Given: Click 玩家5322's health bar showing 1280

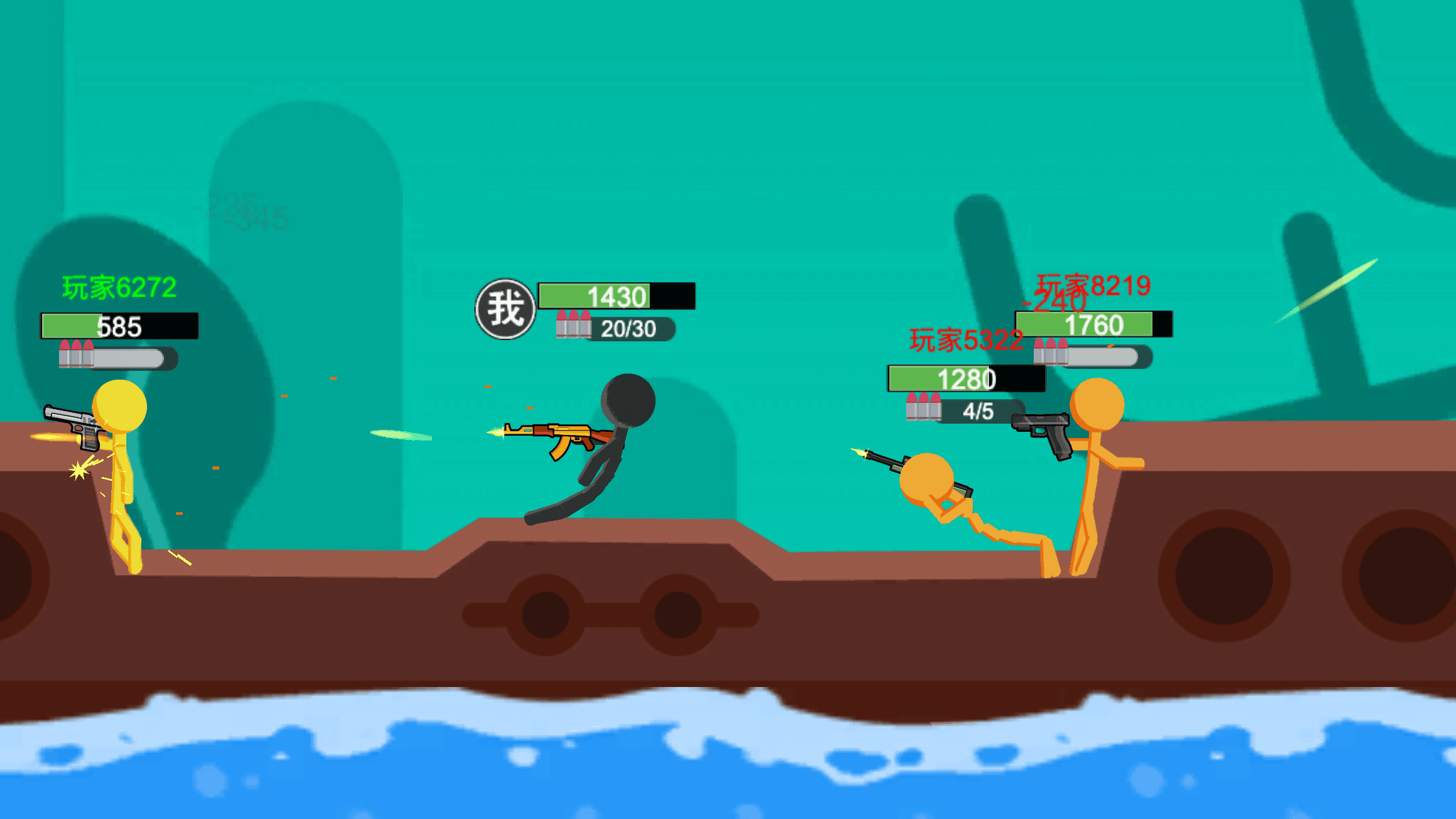Looking at the screenshot, I should pyautogui.click(x=965, y=378).
